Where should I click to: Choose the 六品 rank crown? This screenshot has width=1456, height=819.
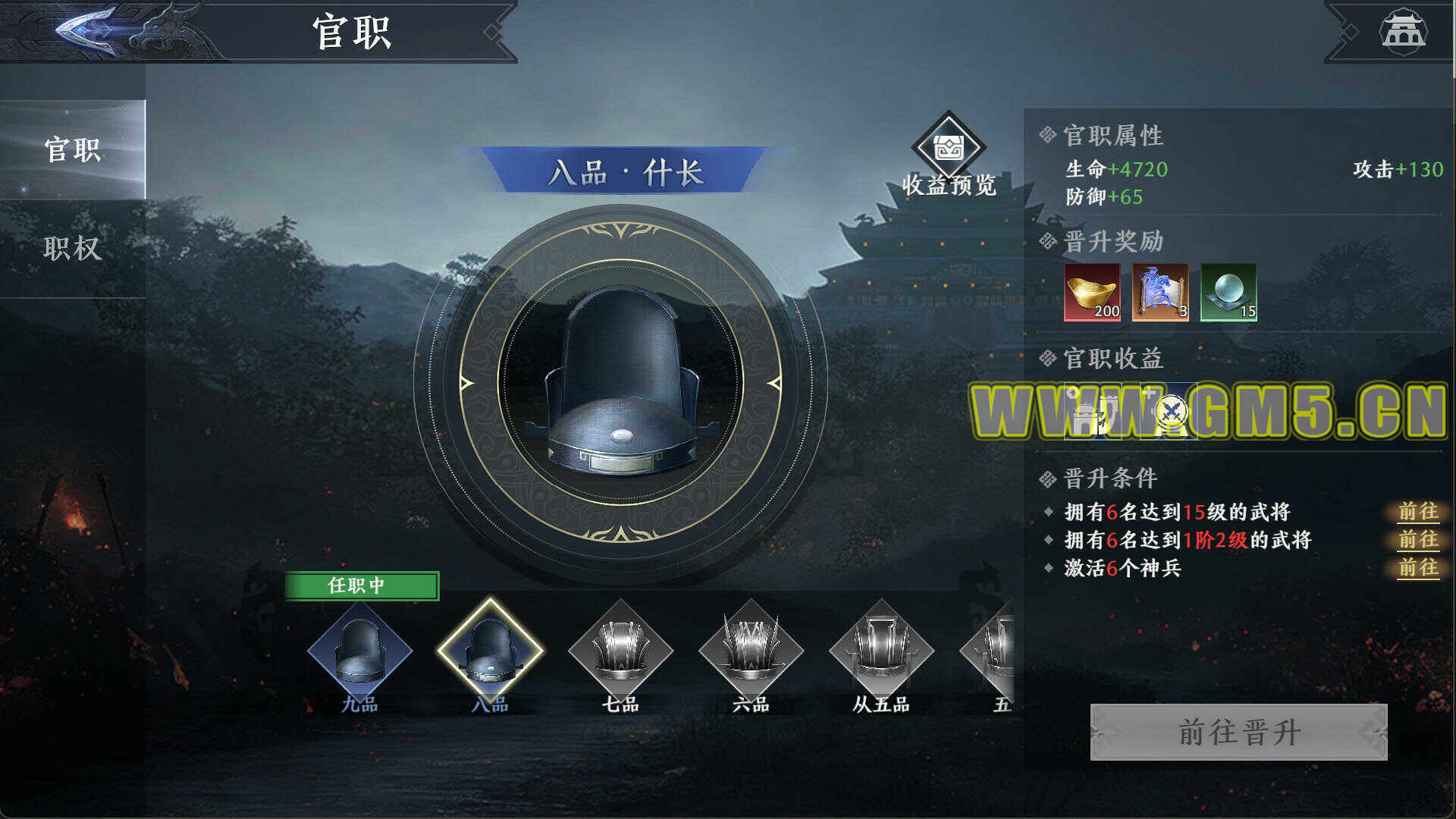[751, 651]
